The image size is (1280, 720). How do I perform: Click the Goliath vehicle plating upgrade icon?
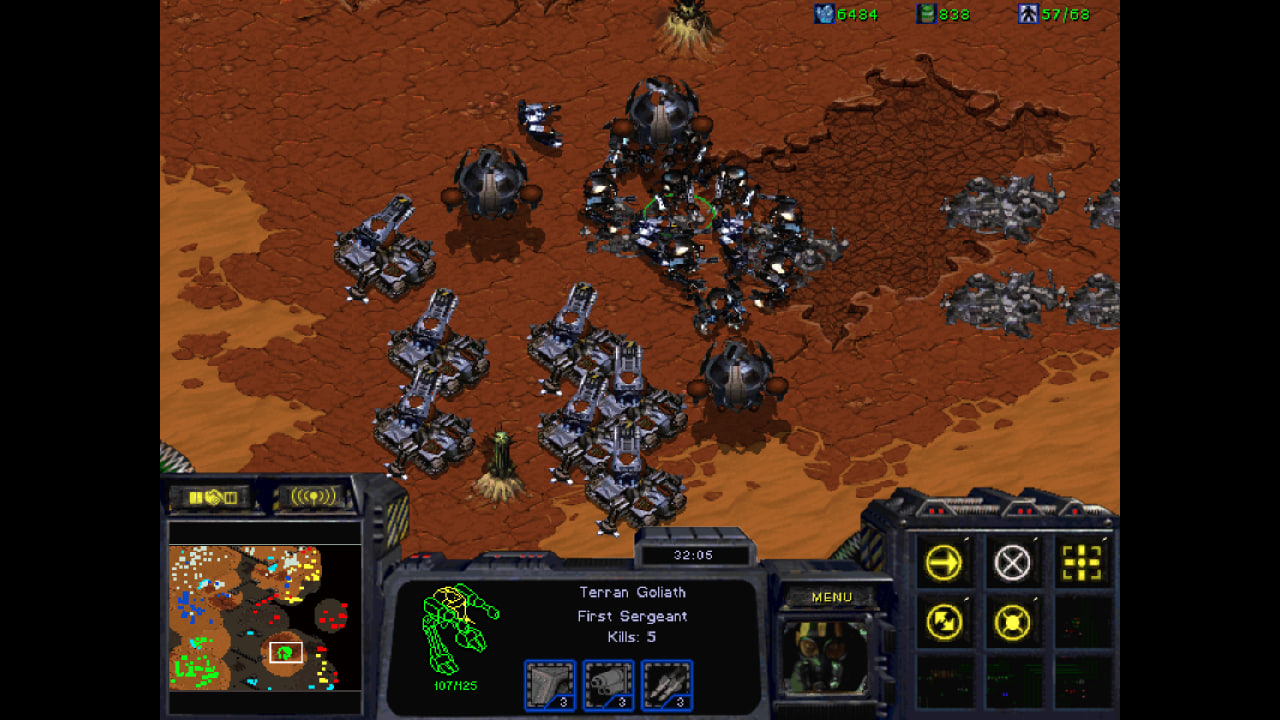point(550,685)
